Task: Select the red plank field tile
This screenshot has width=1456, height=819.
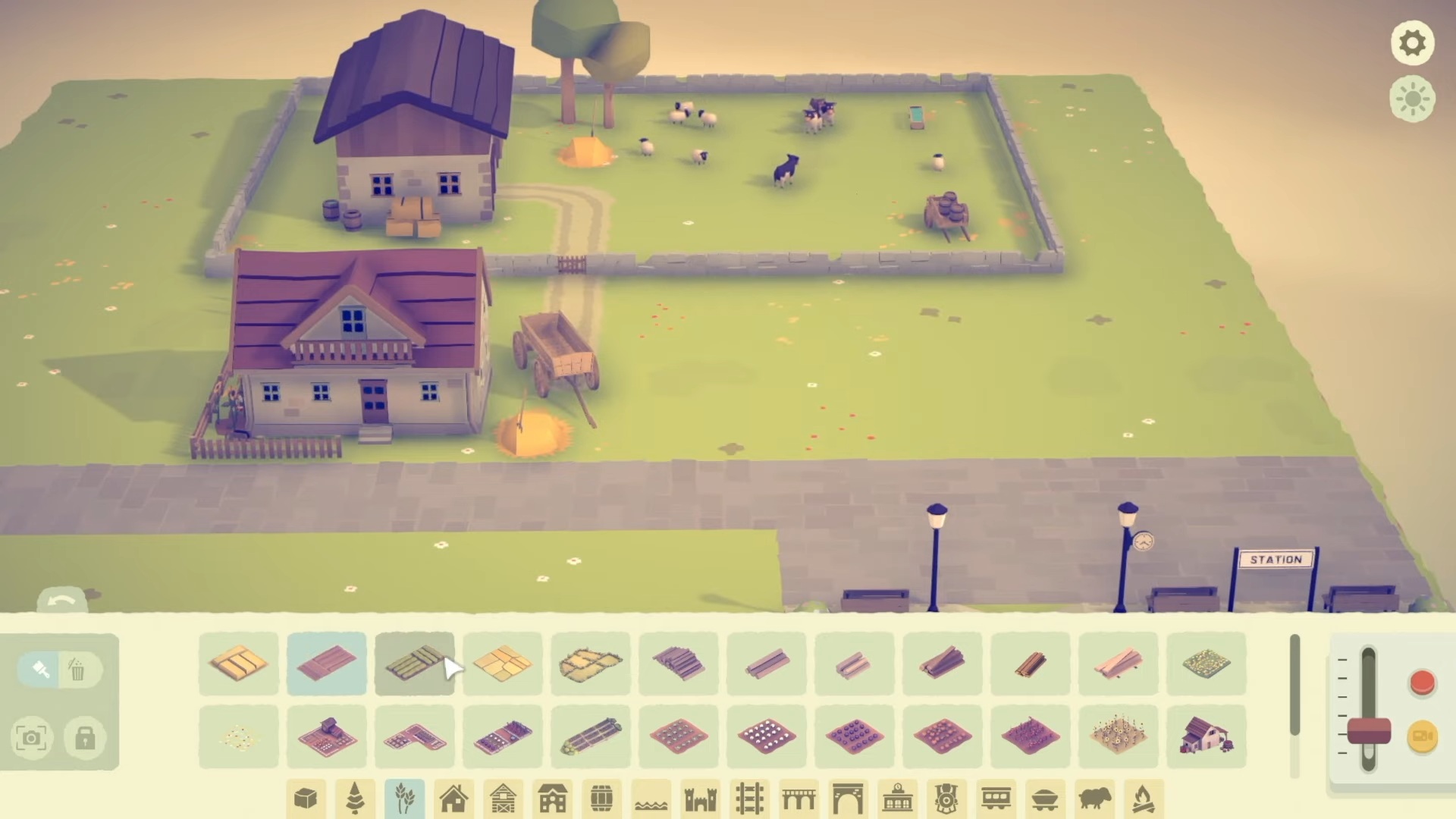Action: coord(327,664)
